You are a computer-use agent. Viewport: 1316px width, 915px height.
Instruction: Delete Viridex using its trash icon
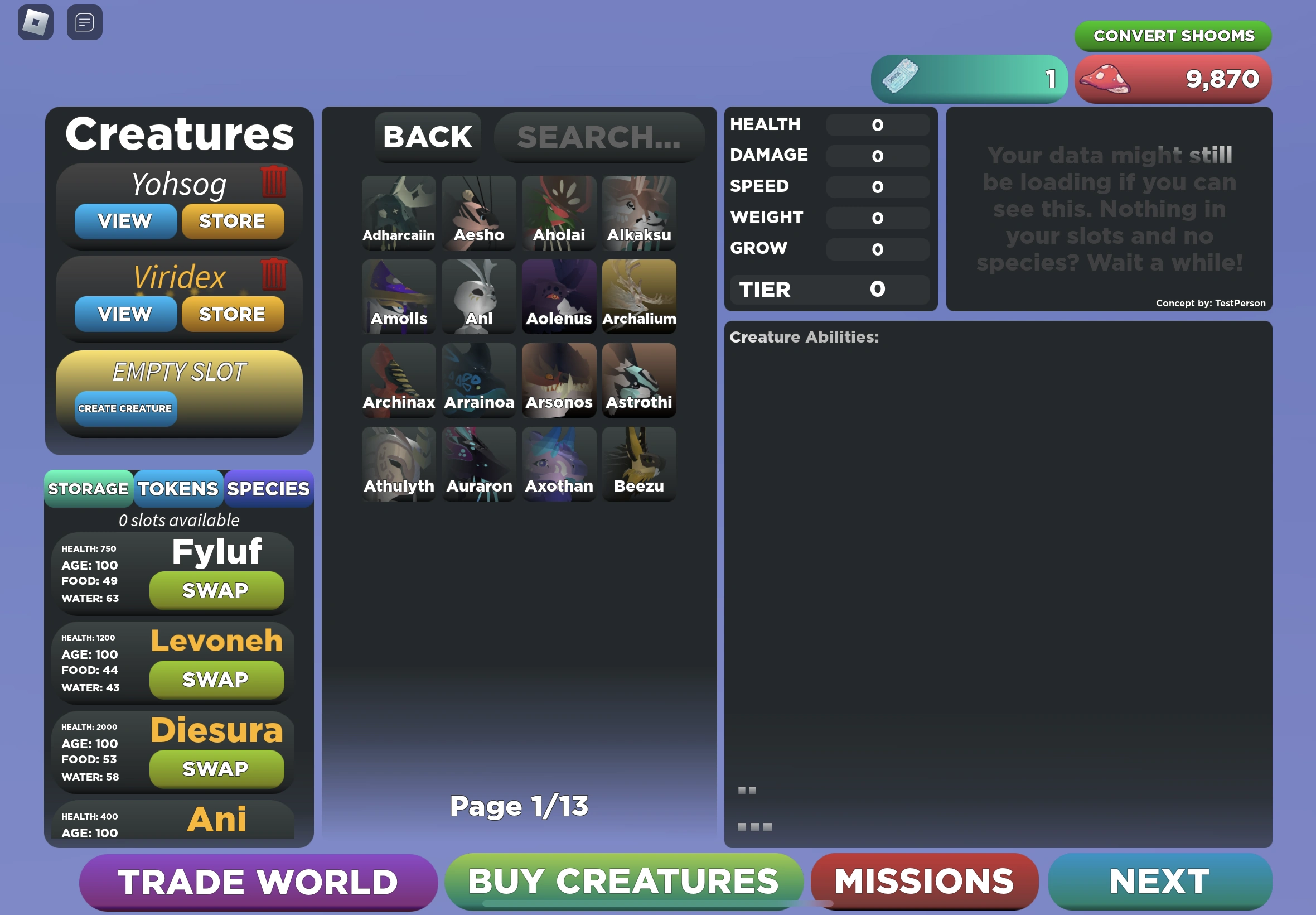[275, 275]
